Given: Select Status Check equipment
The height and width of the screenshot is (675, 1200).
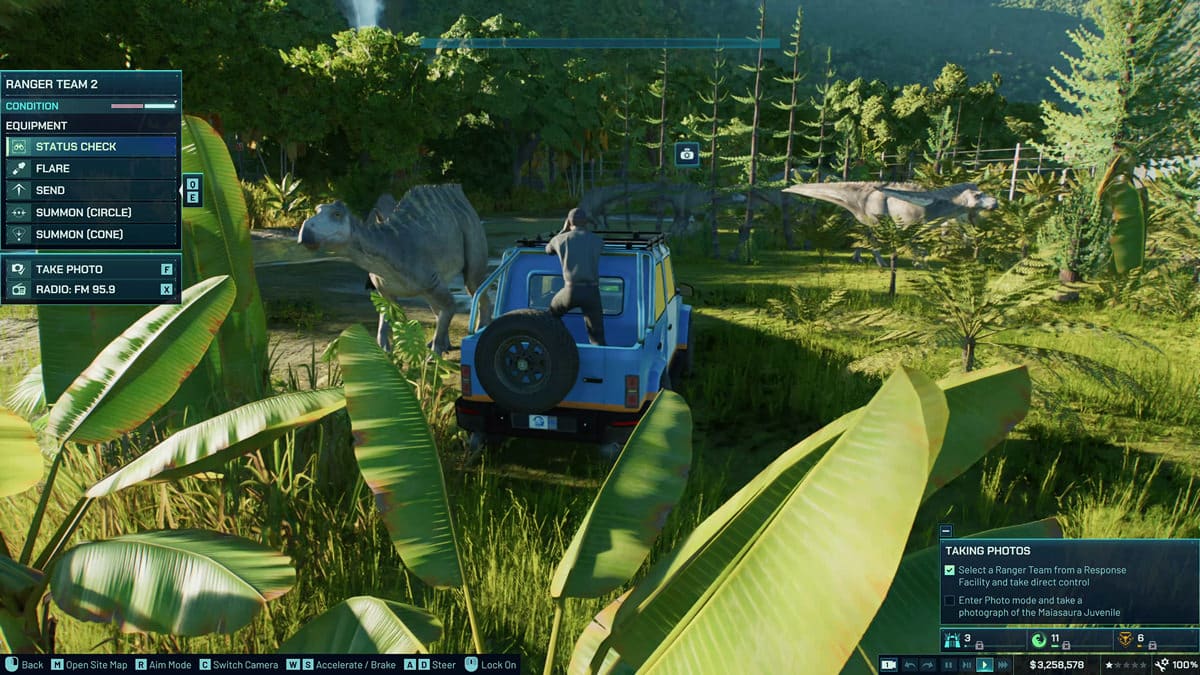Looking at the screenshot, I should [91, 147].
